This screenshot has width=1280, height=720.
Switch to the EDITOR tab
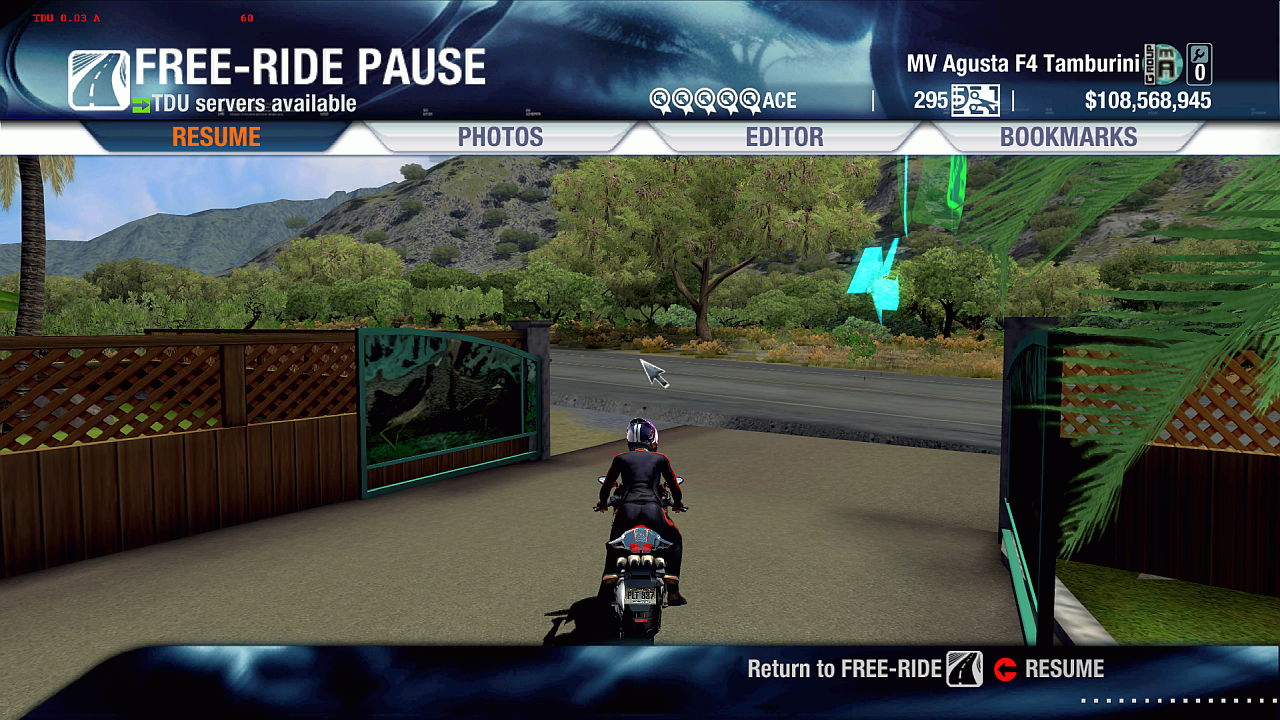pos(784,137)
